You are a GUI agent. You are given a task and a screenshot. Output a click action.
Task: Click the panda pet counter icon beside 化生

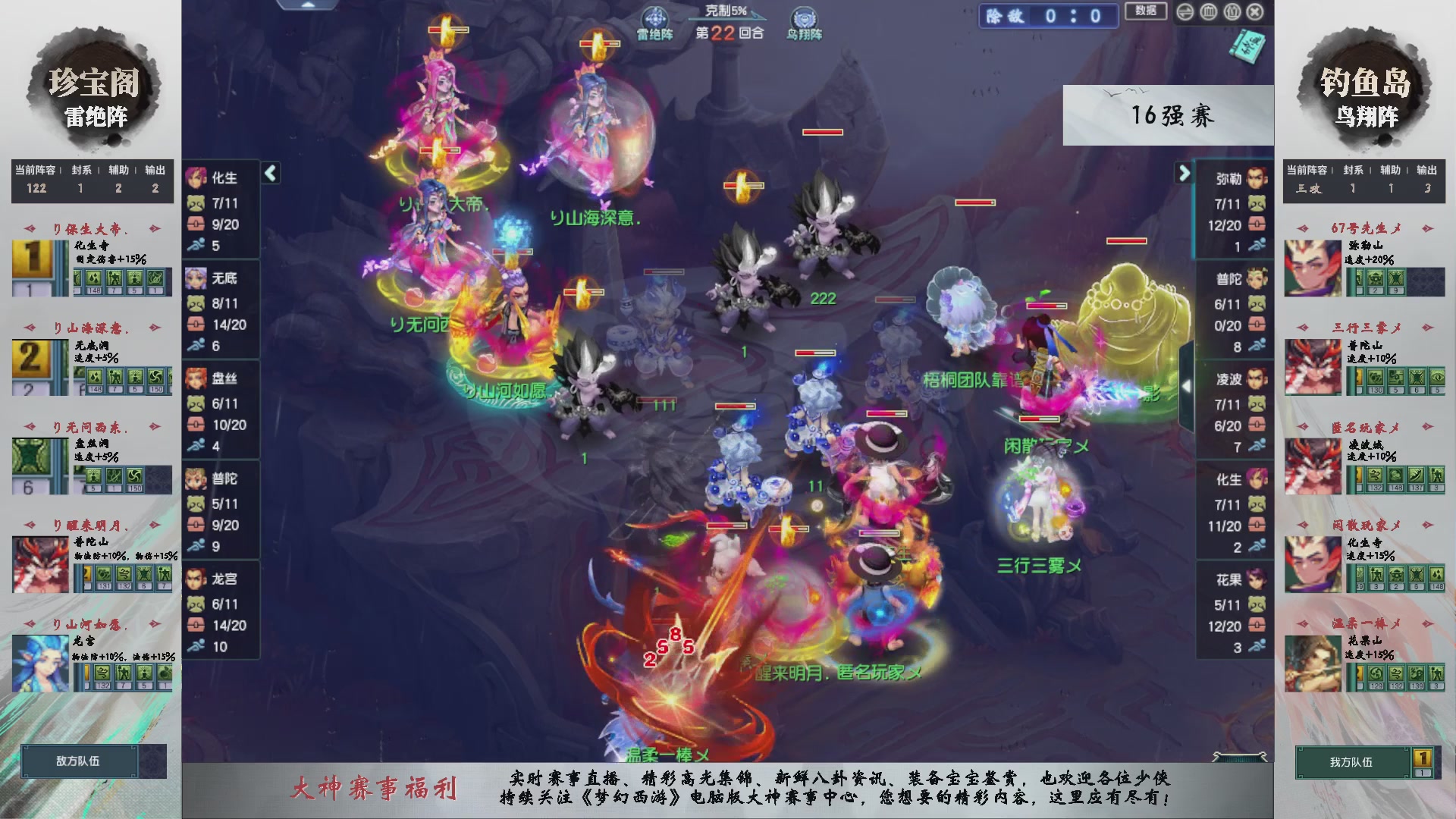tap(196, 202)
